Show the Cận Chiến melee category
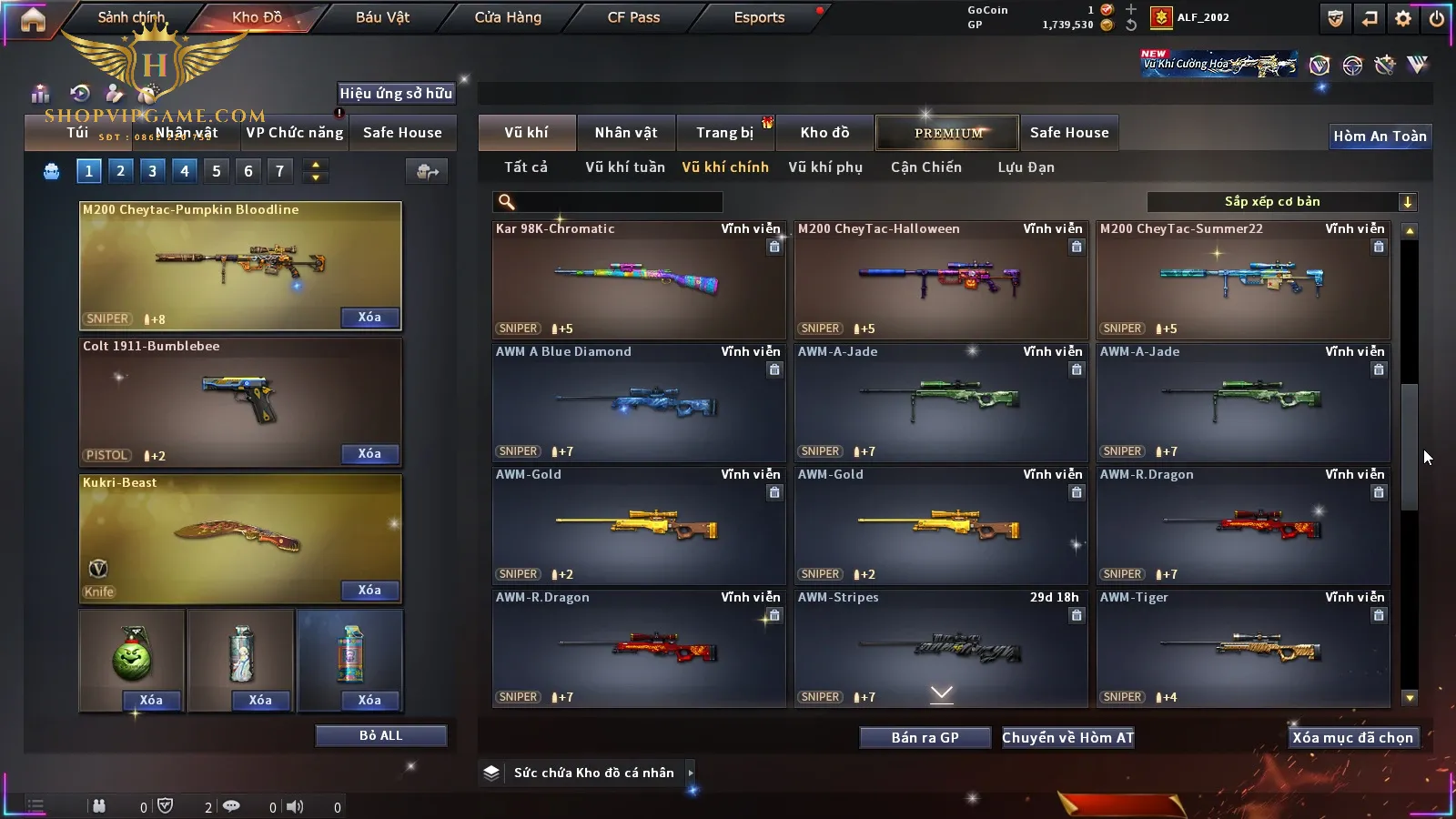The image size is (1456, 819). (x=925, y=167)
